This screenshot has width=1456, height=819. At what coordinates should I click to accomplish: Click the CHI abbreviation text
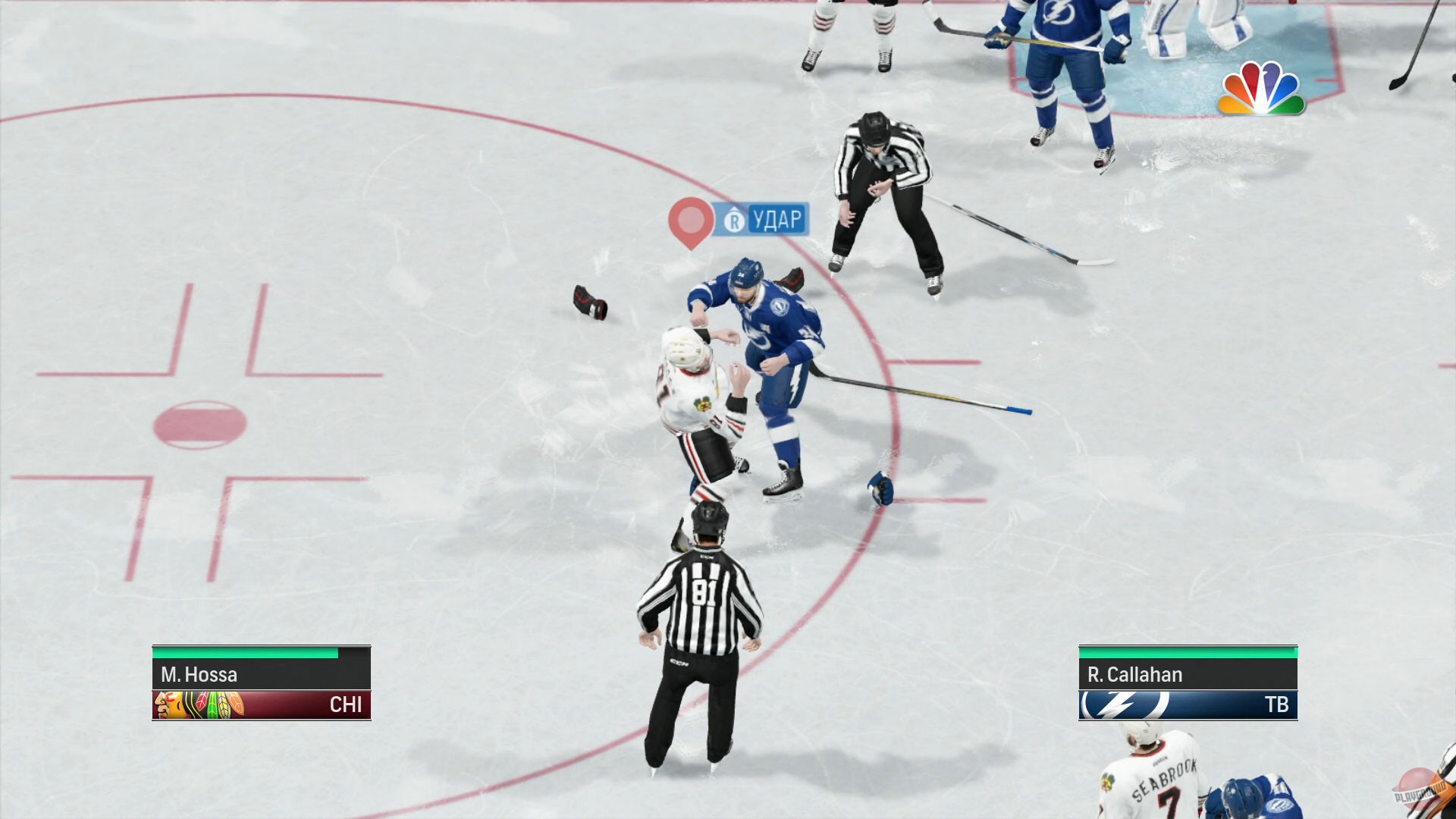click(x=345, y=704)
